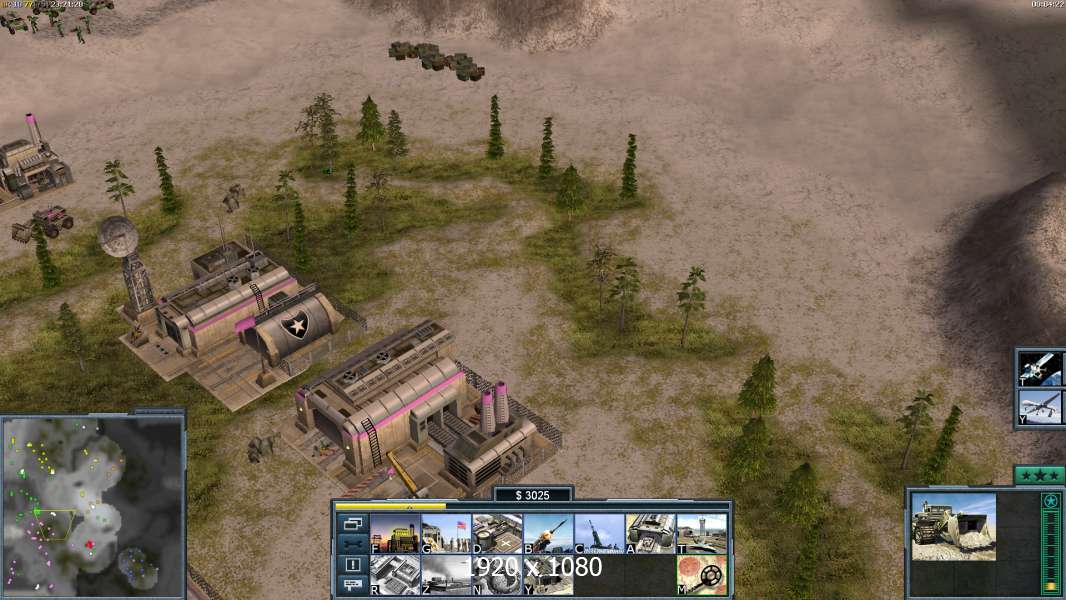Image resolution: width=1066 pixels, height=600 pixels.
Task: Select the greyed-out building icon (R)
Action: tap(395, 575)
